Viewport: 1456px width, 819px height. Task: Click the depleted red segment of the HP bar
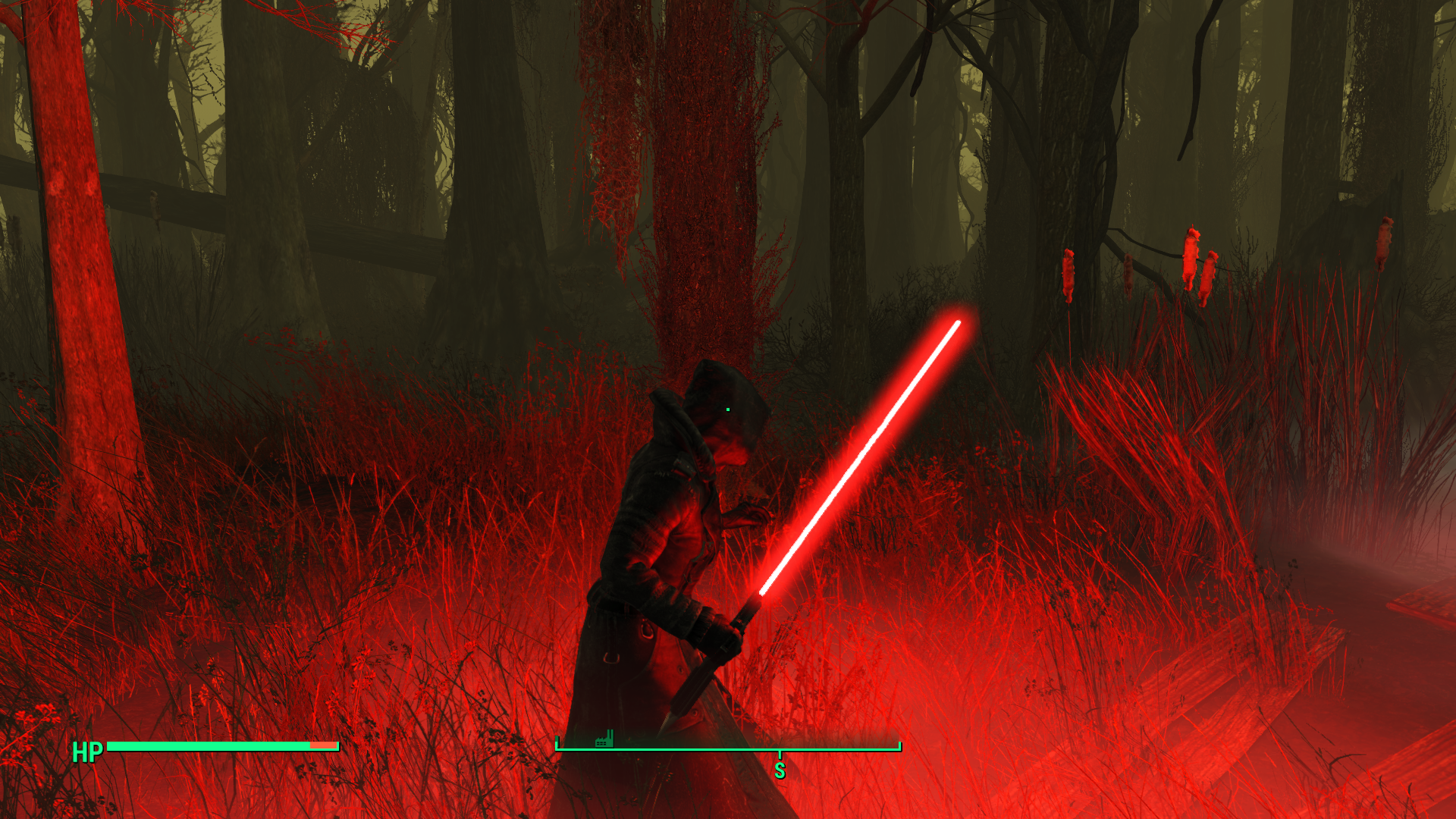point(325,746)
